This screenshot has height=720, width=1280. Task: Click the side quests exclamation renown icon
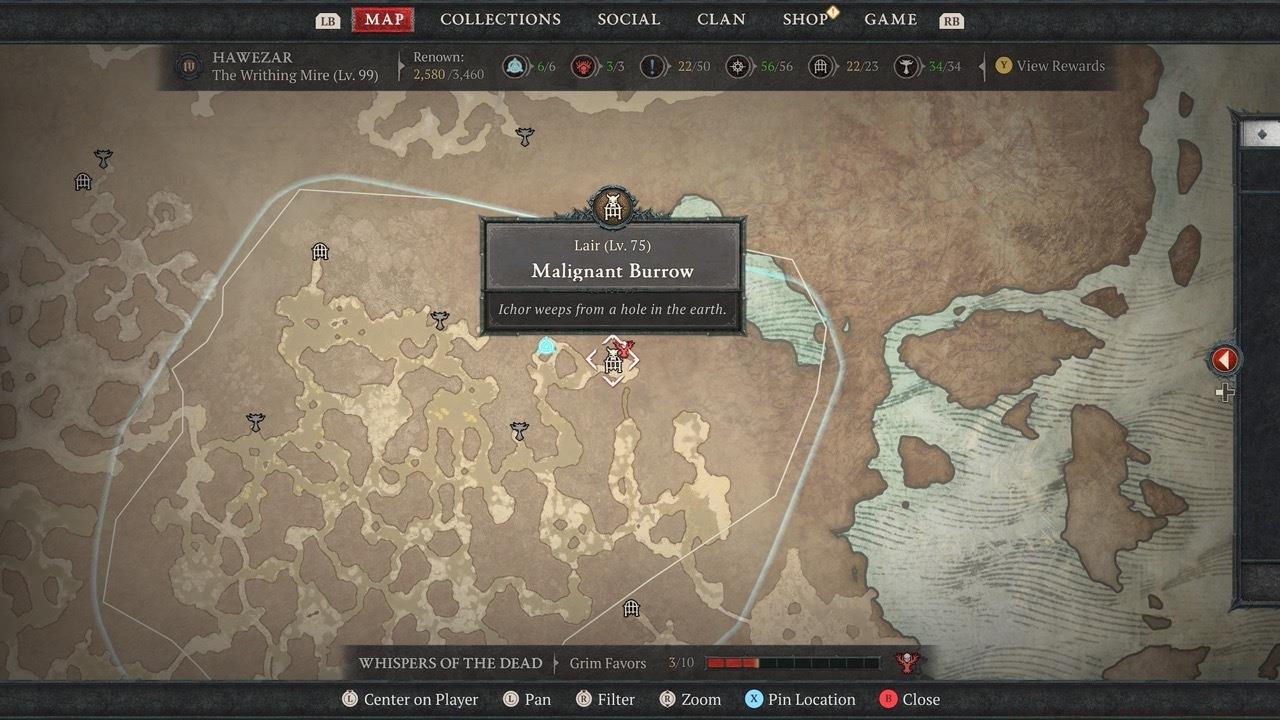coord(655,68)
